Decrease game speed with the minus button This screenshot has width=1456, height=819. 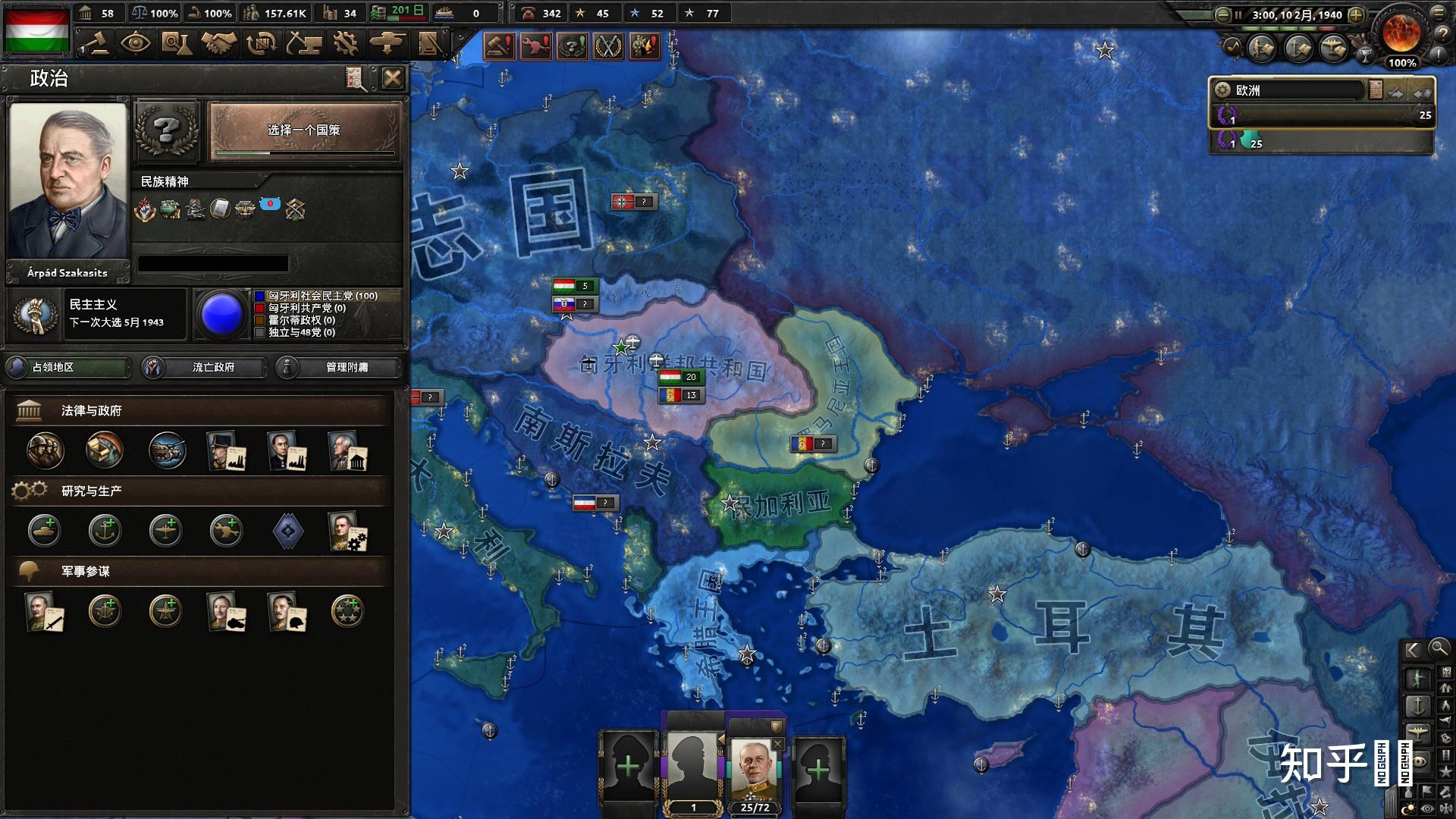point(1222,14)
